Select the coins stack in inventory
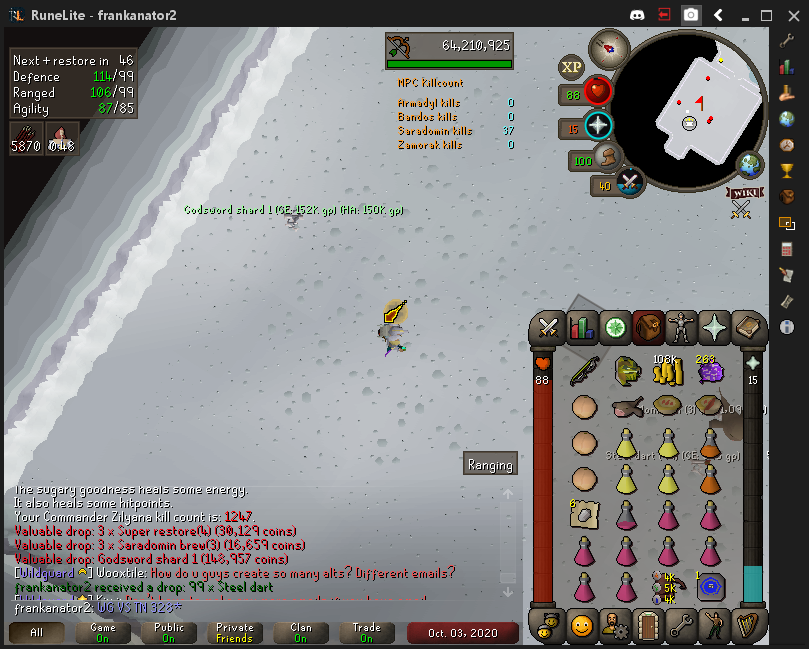 [x=667, y=372]
